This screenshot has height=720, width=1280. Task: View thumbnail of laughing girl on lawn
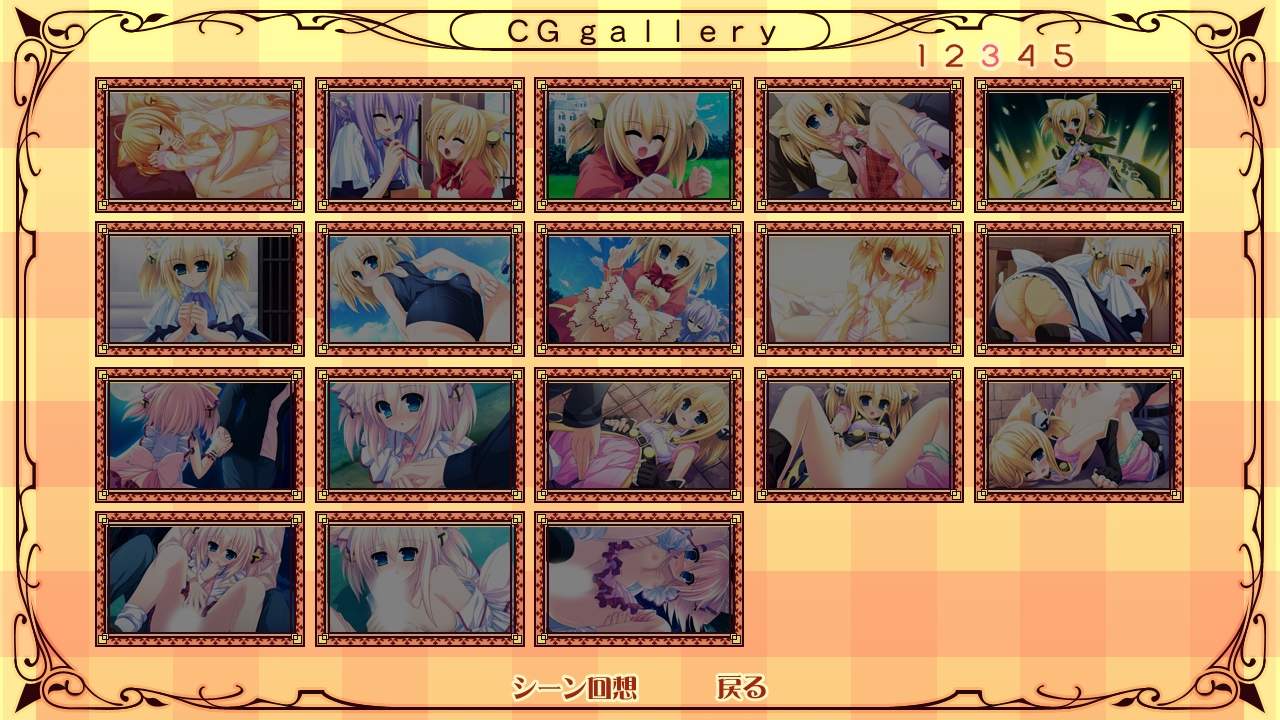[x=639, y=145]
